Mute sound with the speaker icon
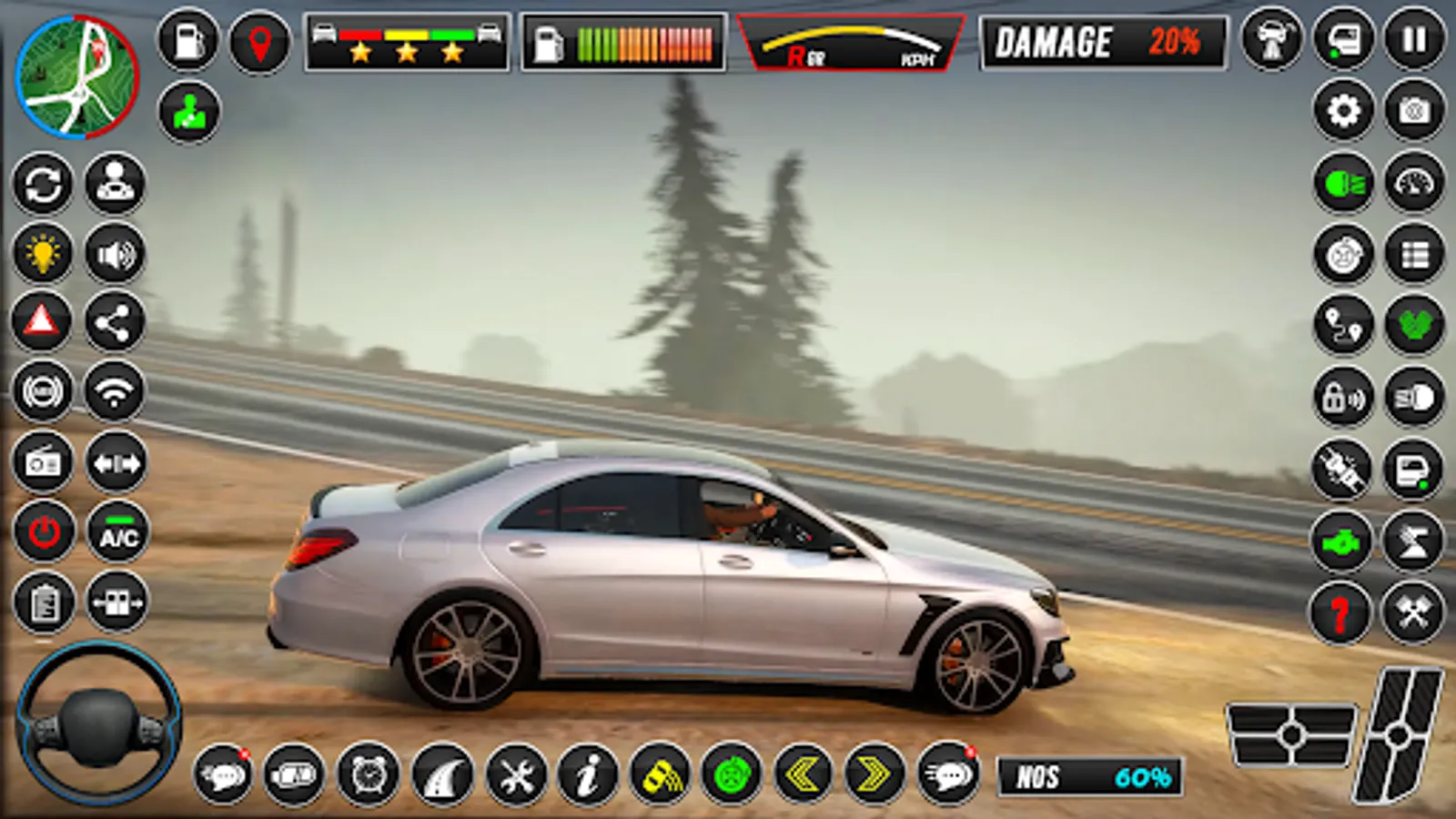The image size is (1456, 819). click(x=113, y=255)
